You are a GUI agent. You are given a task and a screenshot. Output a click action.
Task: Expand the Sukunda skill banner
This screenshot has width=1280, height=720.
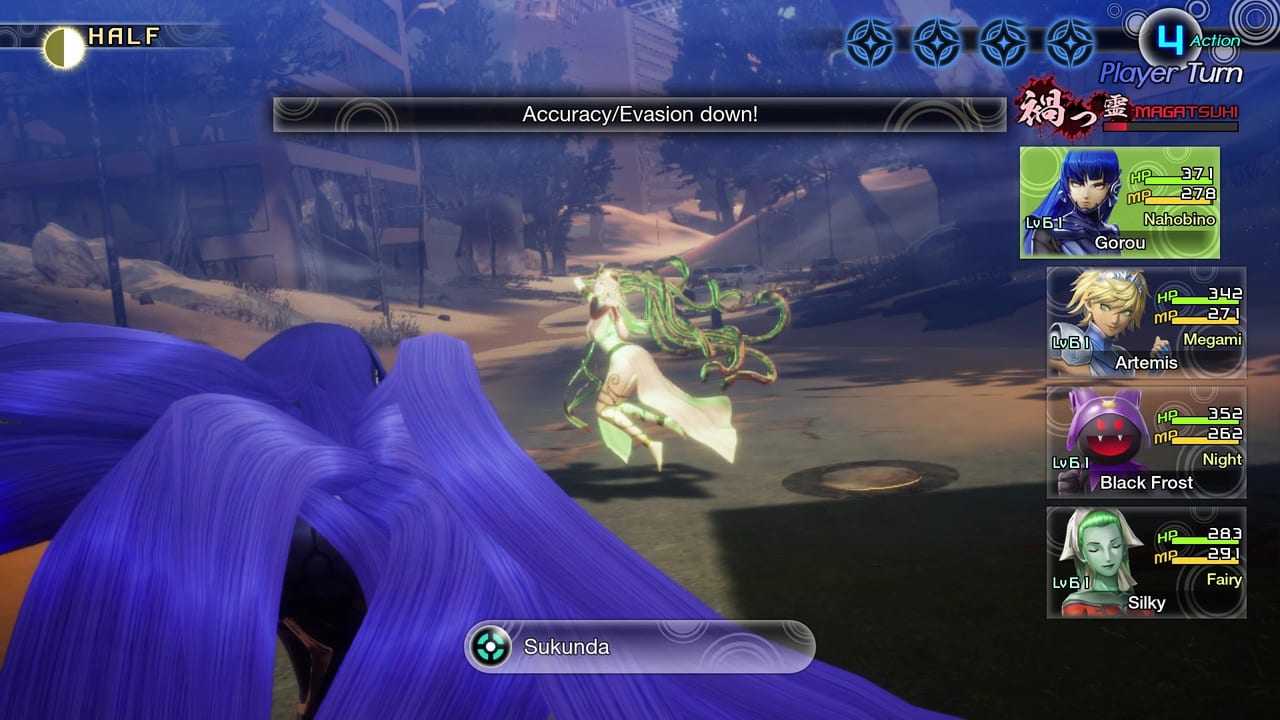point(640,646)
